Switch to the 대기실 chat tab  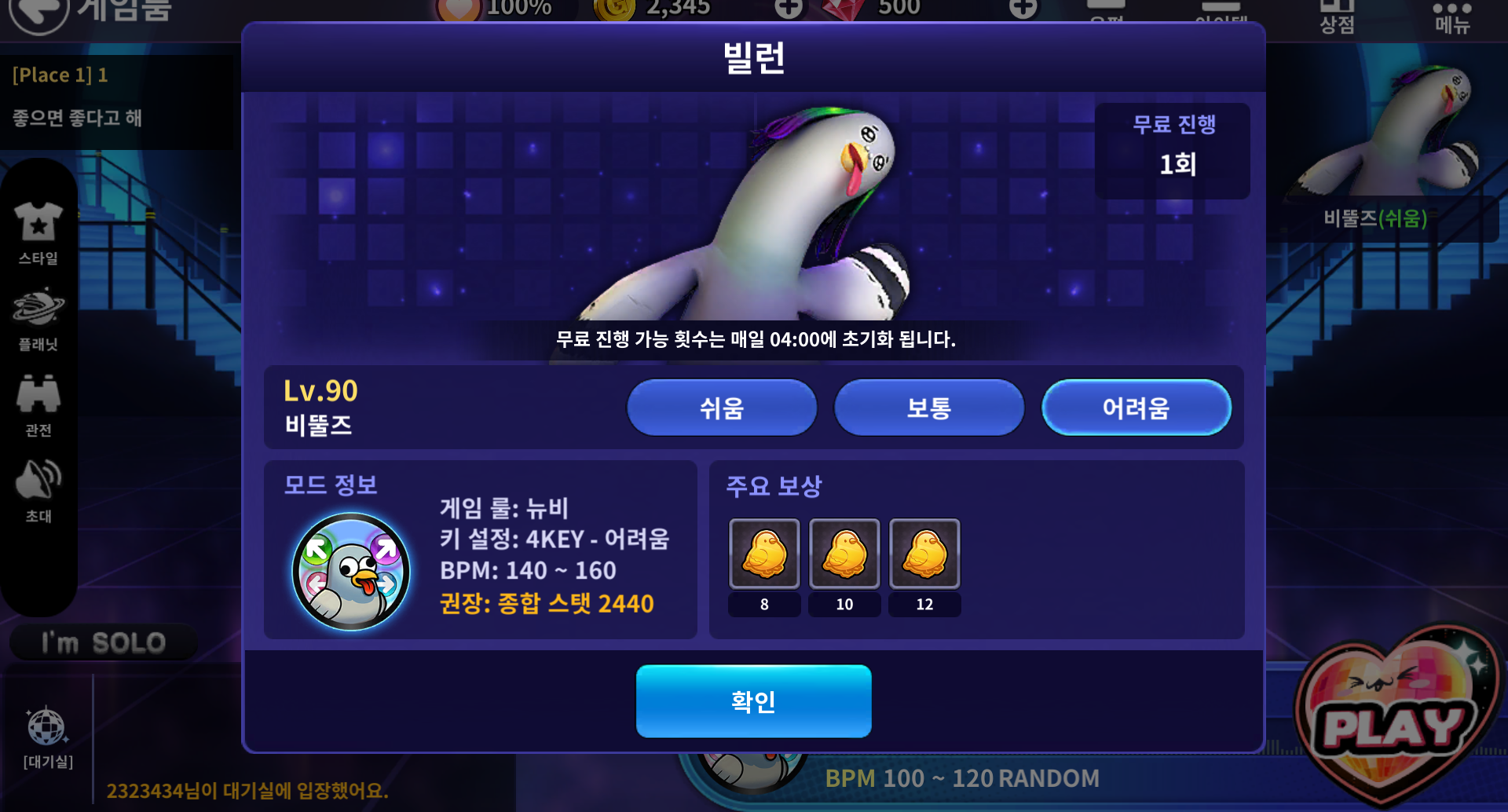click(47, 738)
